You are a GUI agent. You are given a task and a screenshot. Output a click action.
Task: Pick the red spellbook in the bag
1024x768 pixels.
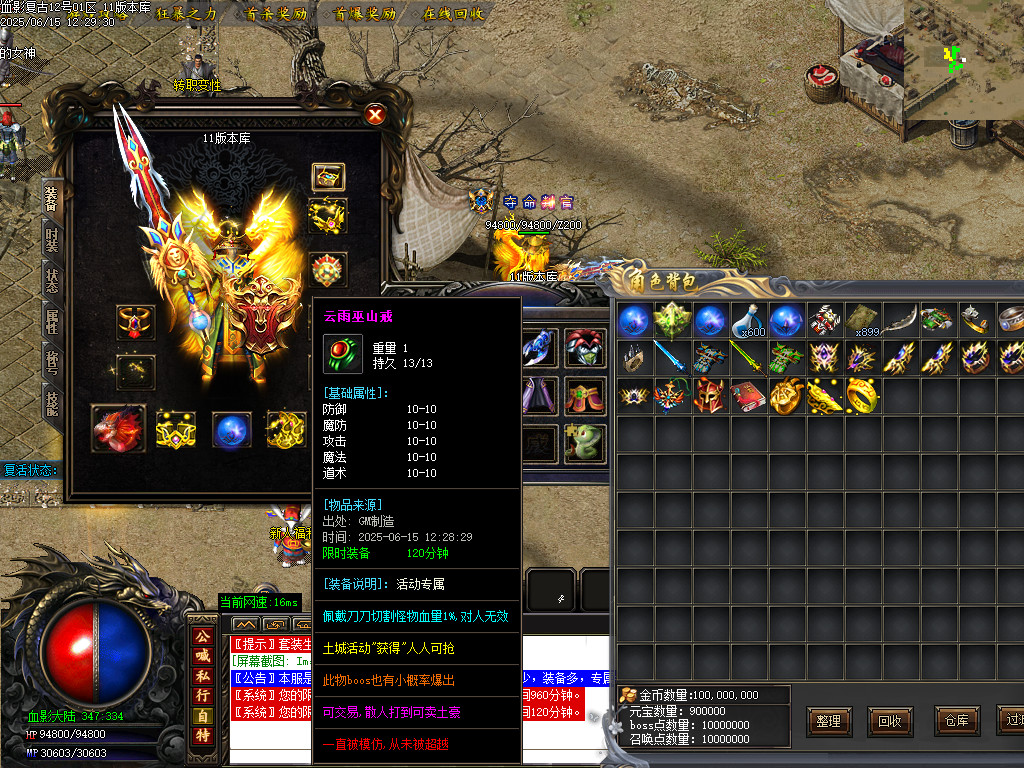point(749,396)
